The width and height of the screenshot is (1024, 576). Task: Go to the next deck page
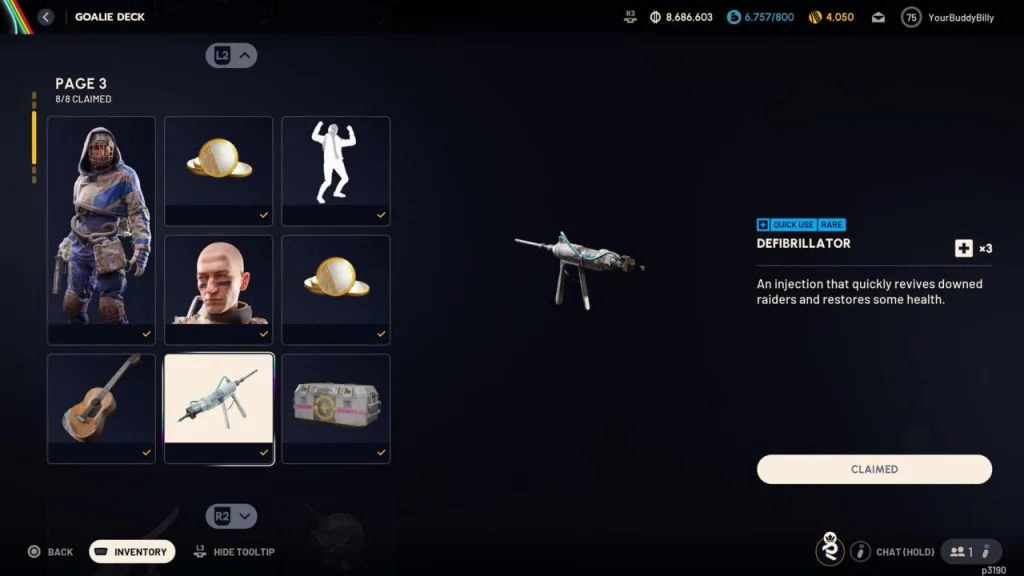232,516
